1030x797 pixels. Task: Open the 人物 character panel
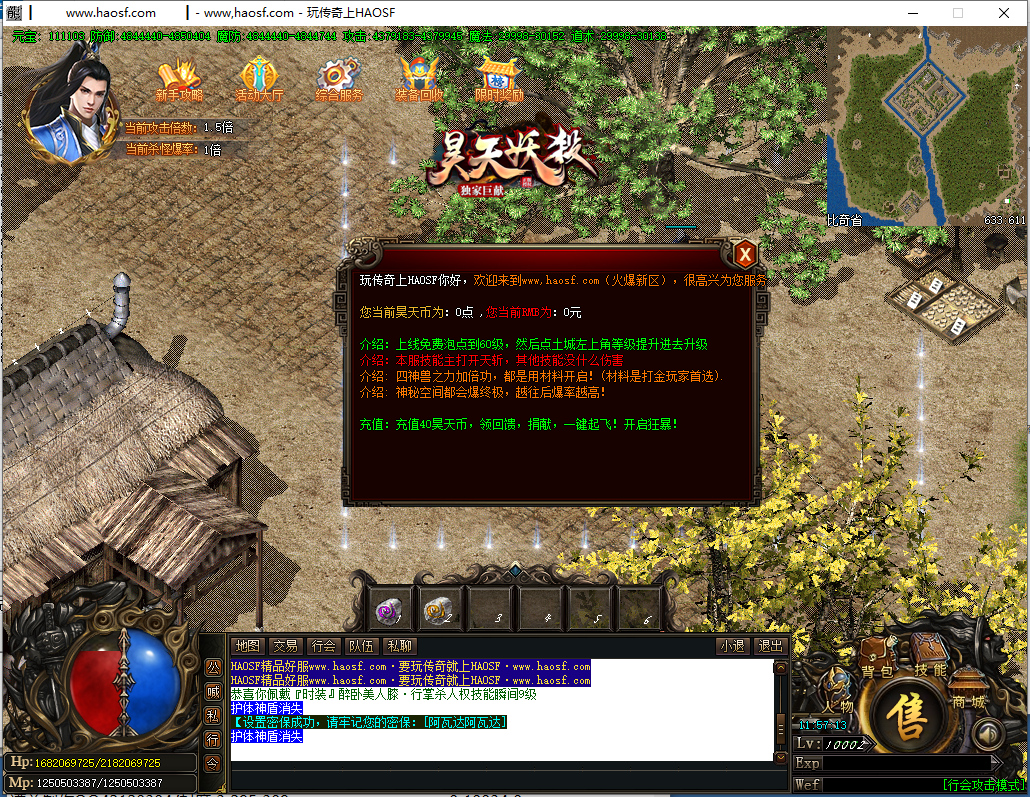click(838, 695)
